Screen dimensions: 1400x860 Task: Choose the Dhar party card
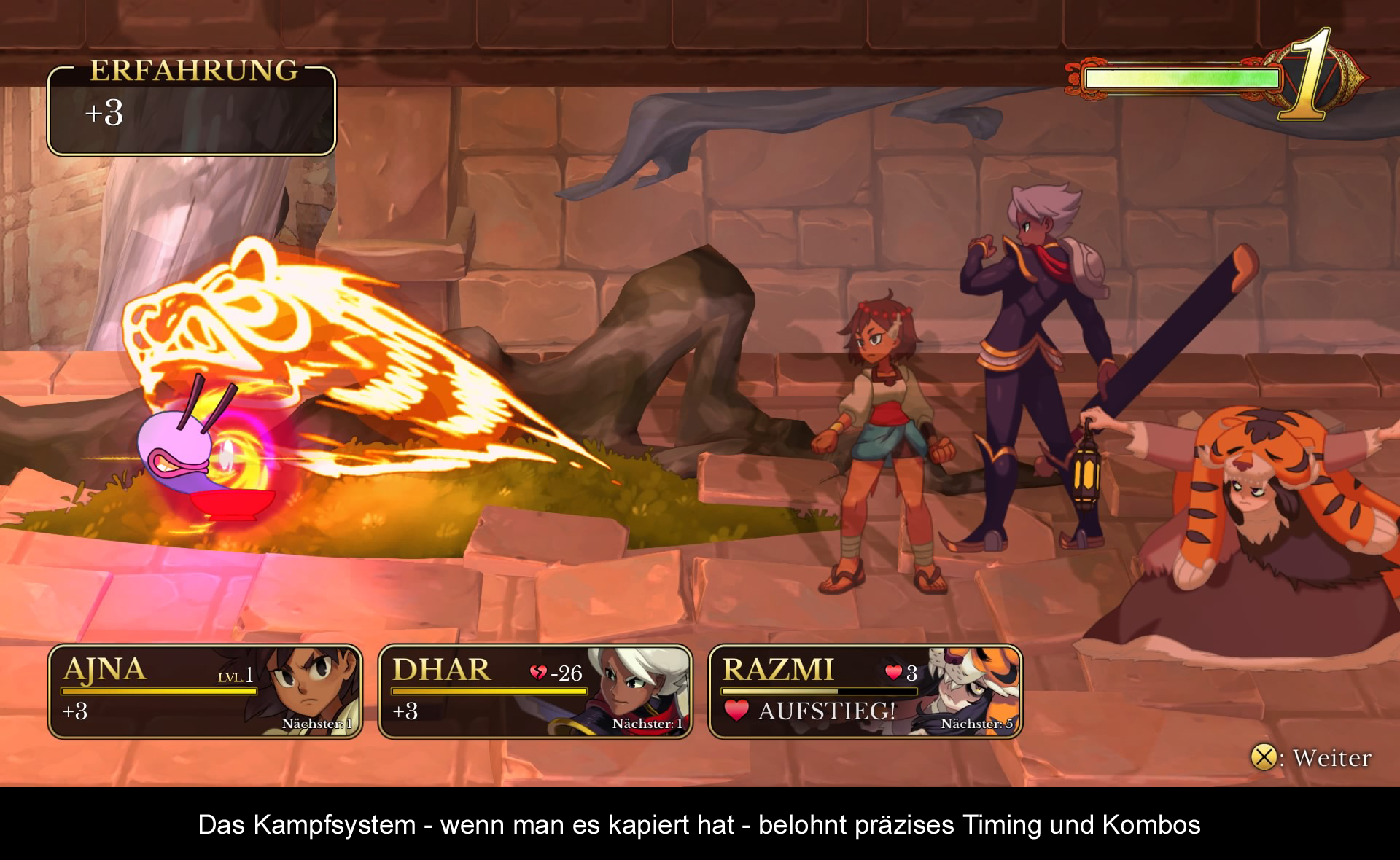(535, 692)
